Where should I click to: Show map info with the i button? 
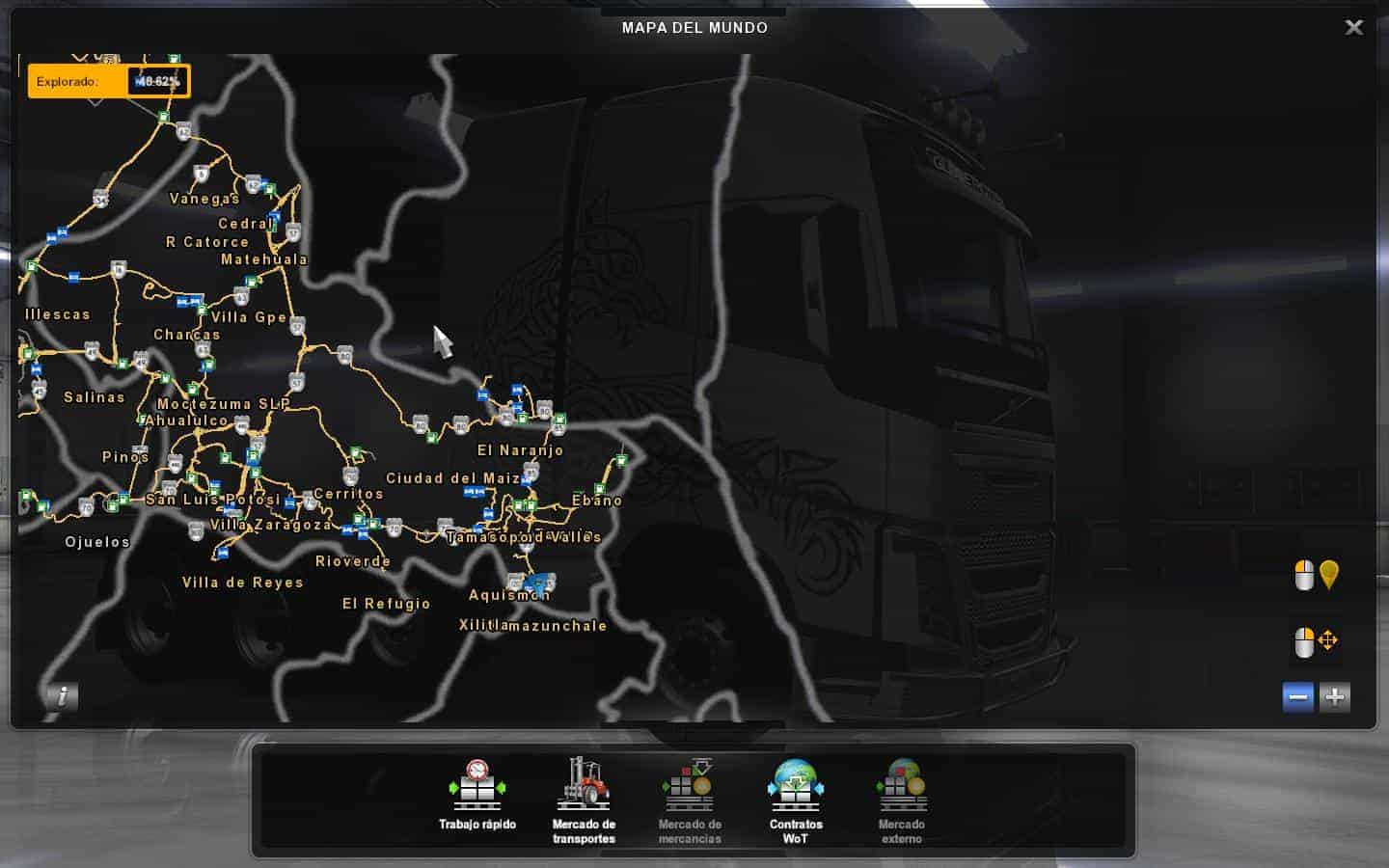coord(62,696)
